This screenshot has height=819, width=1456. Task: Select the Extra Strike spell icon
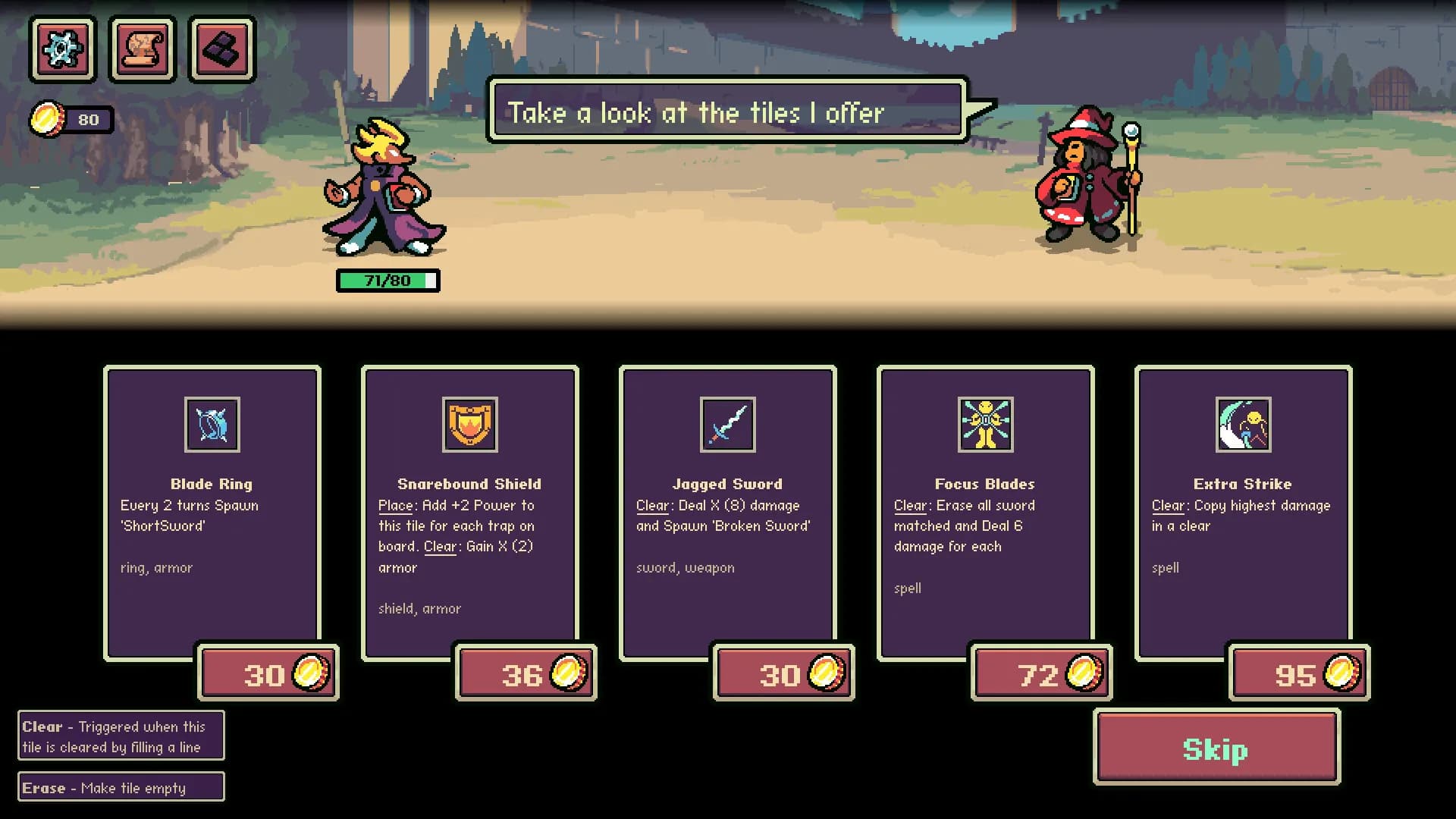tap(1242, 425)
